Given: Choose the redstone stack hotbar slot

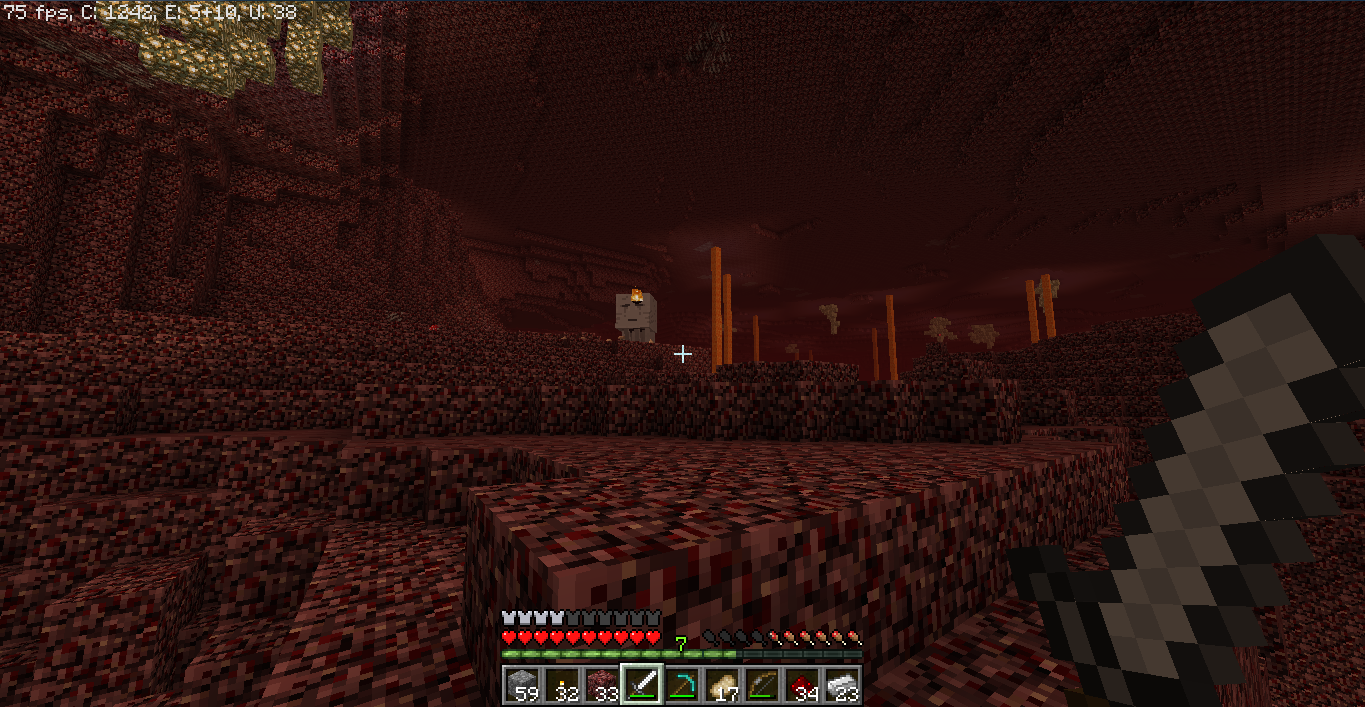Looking at the screenshot, I should [801, 685].
